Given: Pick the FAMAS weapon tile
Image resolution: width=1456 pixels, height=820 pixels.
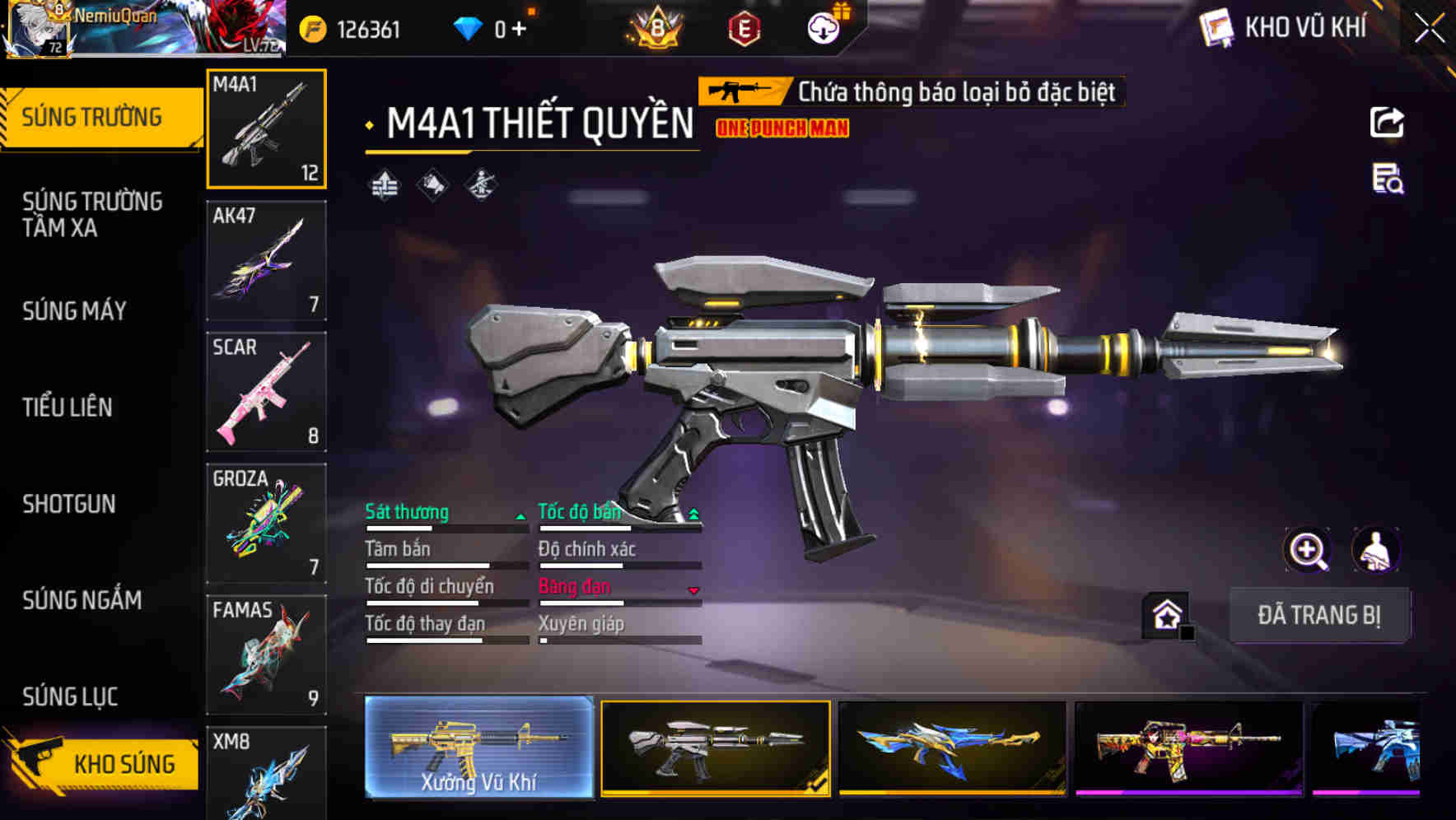Looking at the screenshot, I should click(266, 655).
